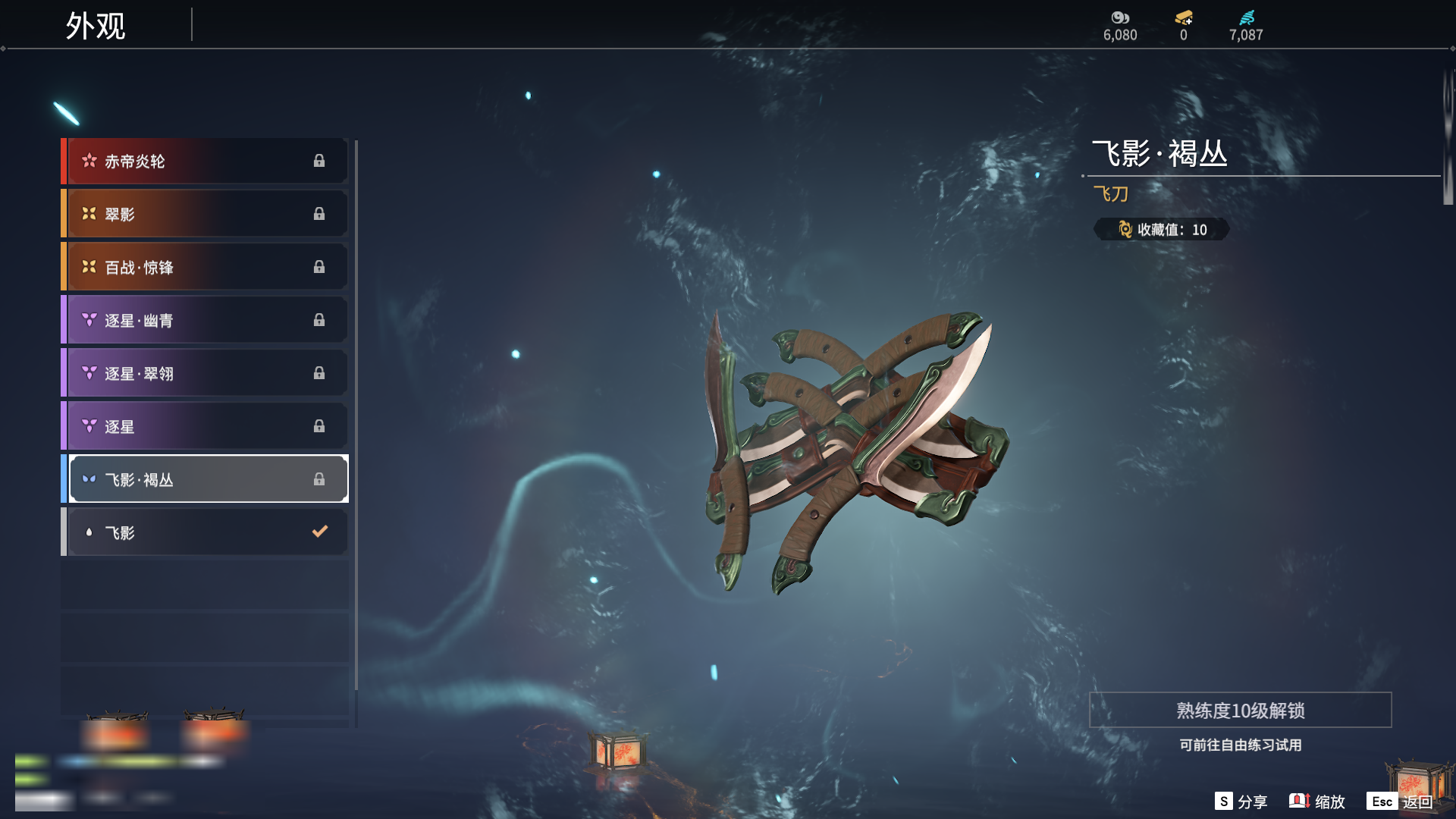Pick the 逐星·幽青 appearance

pyautogui.click(x=205, y=320)
